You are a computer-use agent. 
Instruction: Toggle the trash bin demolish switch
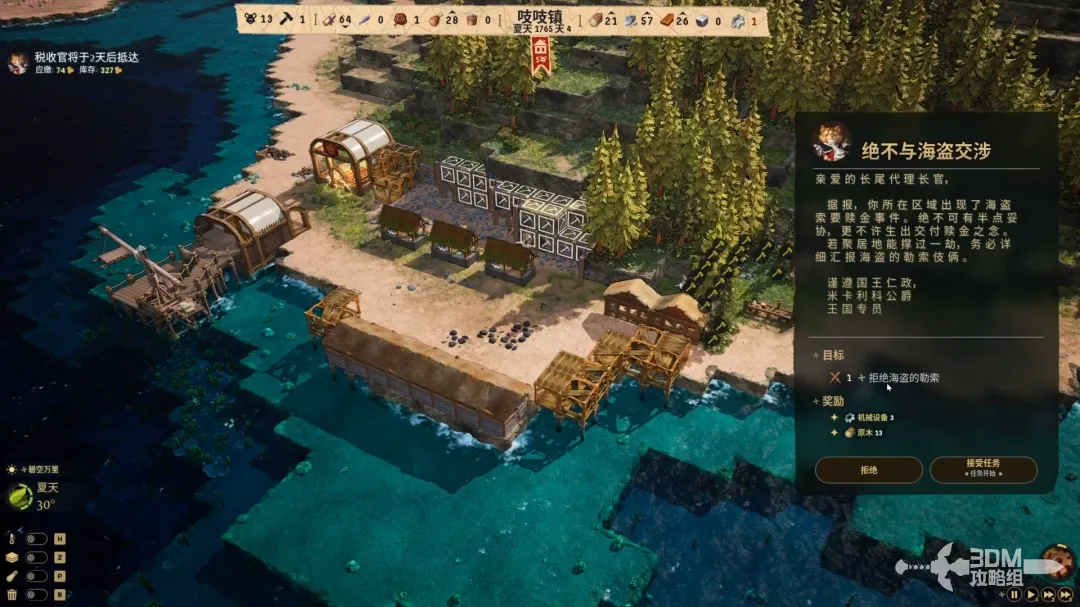(37, 595)
